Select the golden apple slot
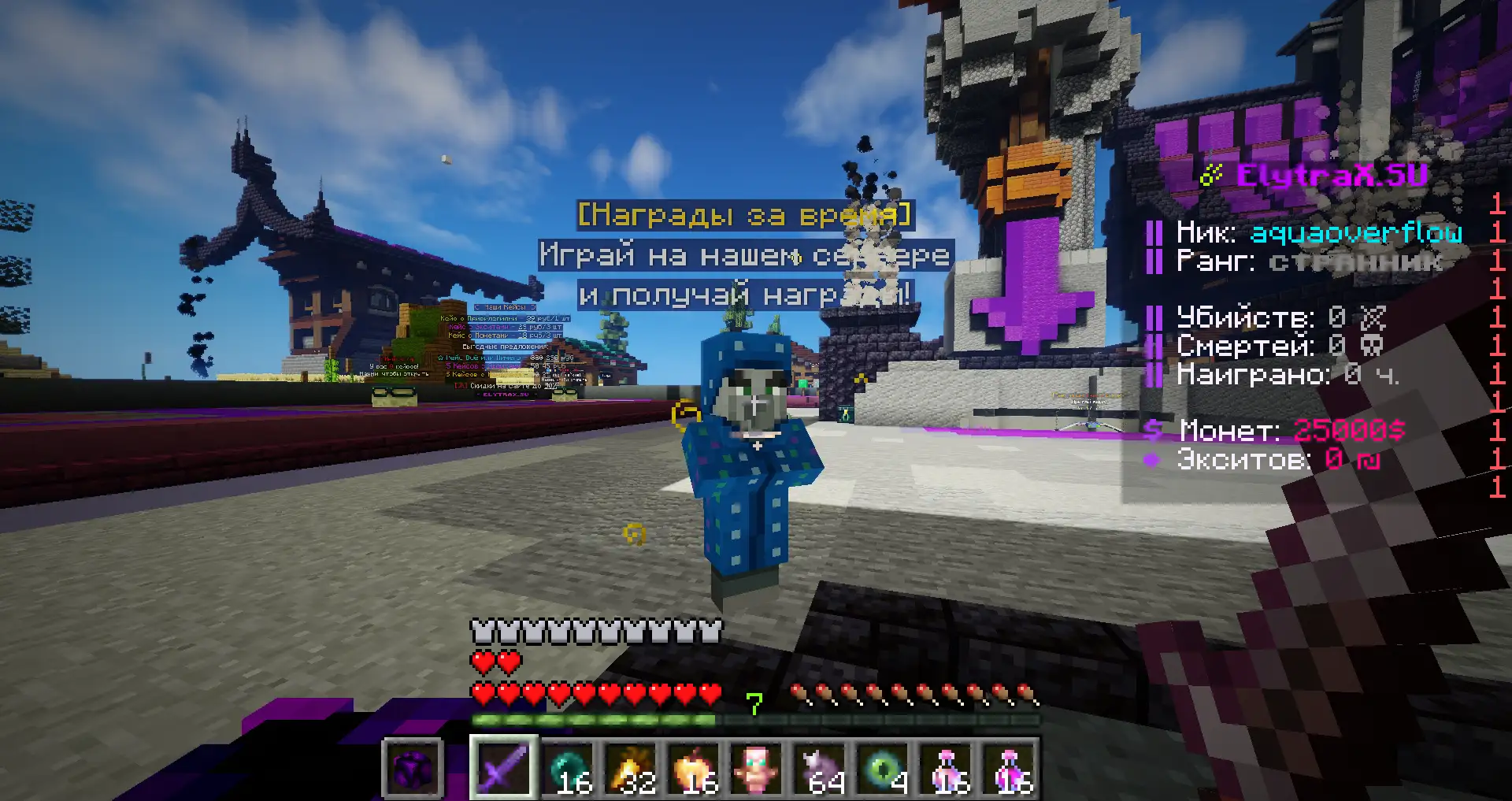This screenshot has height=801, width=1512. [693, 767]
